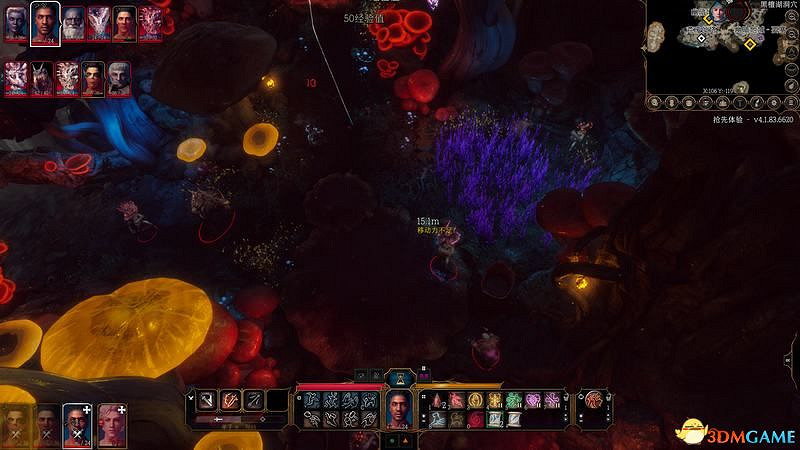Select the main-hand melee weapon attack

pos(203,400)
